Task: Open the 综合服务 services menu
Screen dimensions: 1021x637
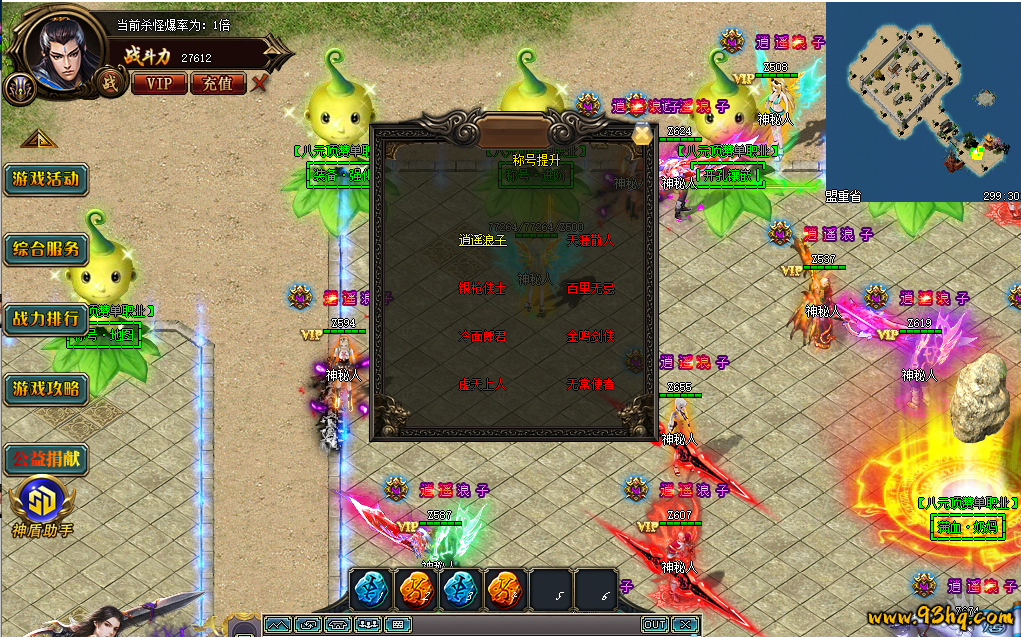Action: point(45,249)
